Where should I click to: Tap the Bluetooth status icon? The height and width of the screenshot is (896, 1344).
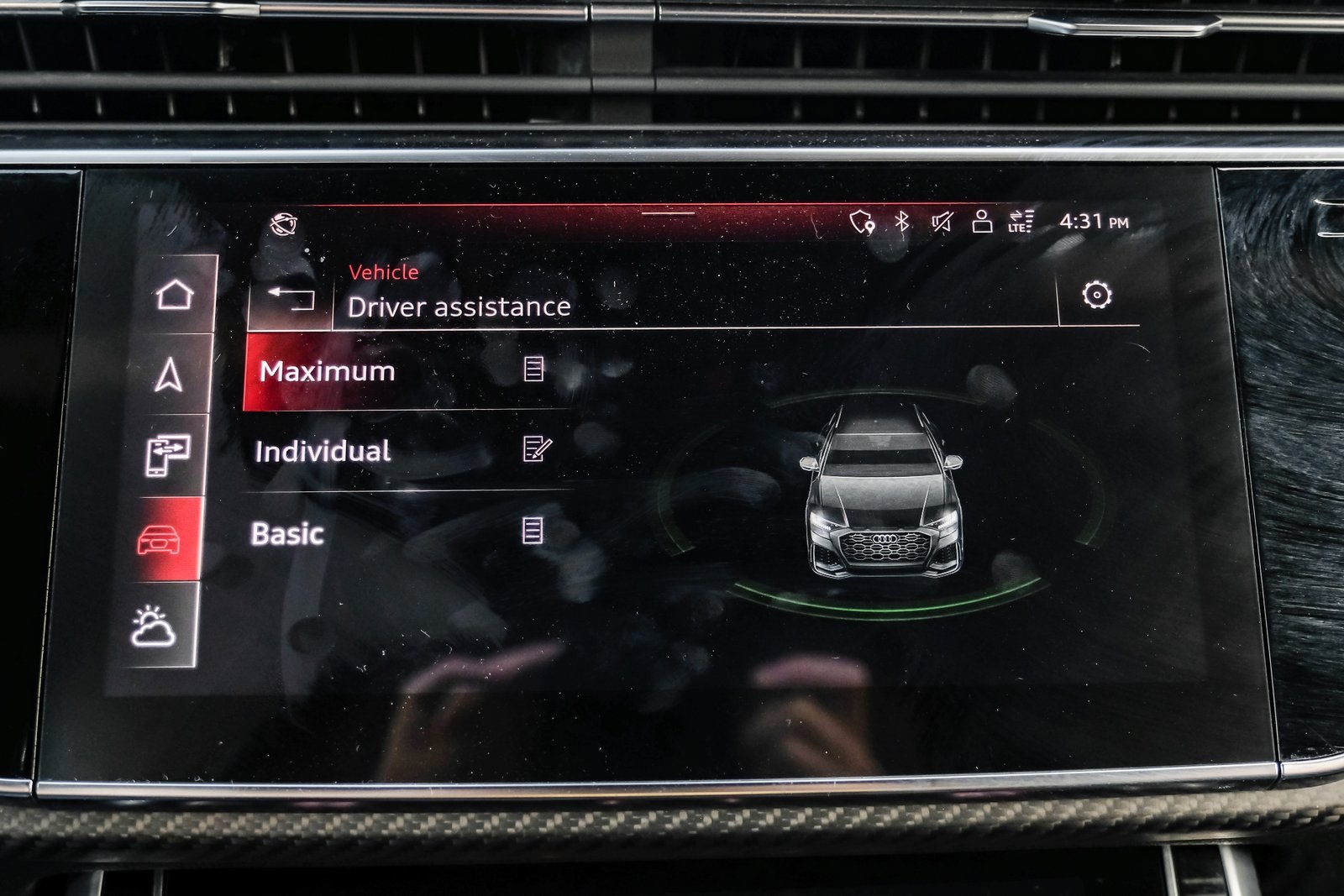tap(900, 221)
